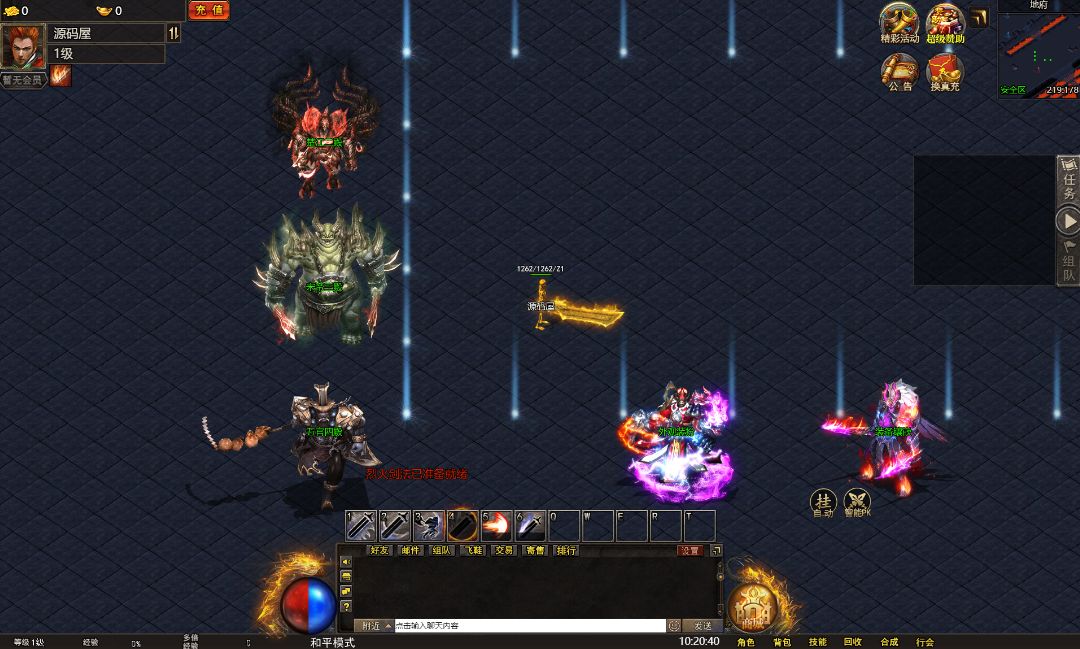Viewport: 1080px width, 649px height.
Task: Click the red-haired character portrait
Action: point(22,45)
